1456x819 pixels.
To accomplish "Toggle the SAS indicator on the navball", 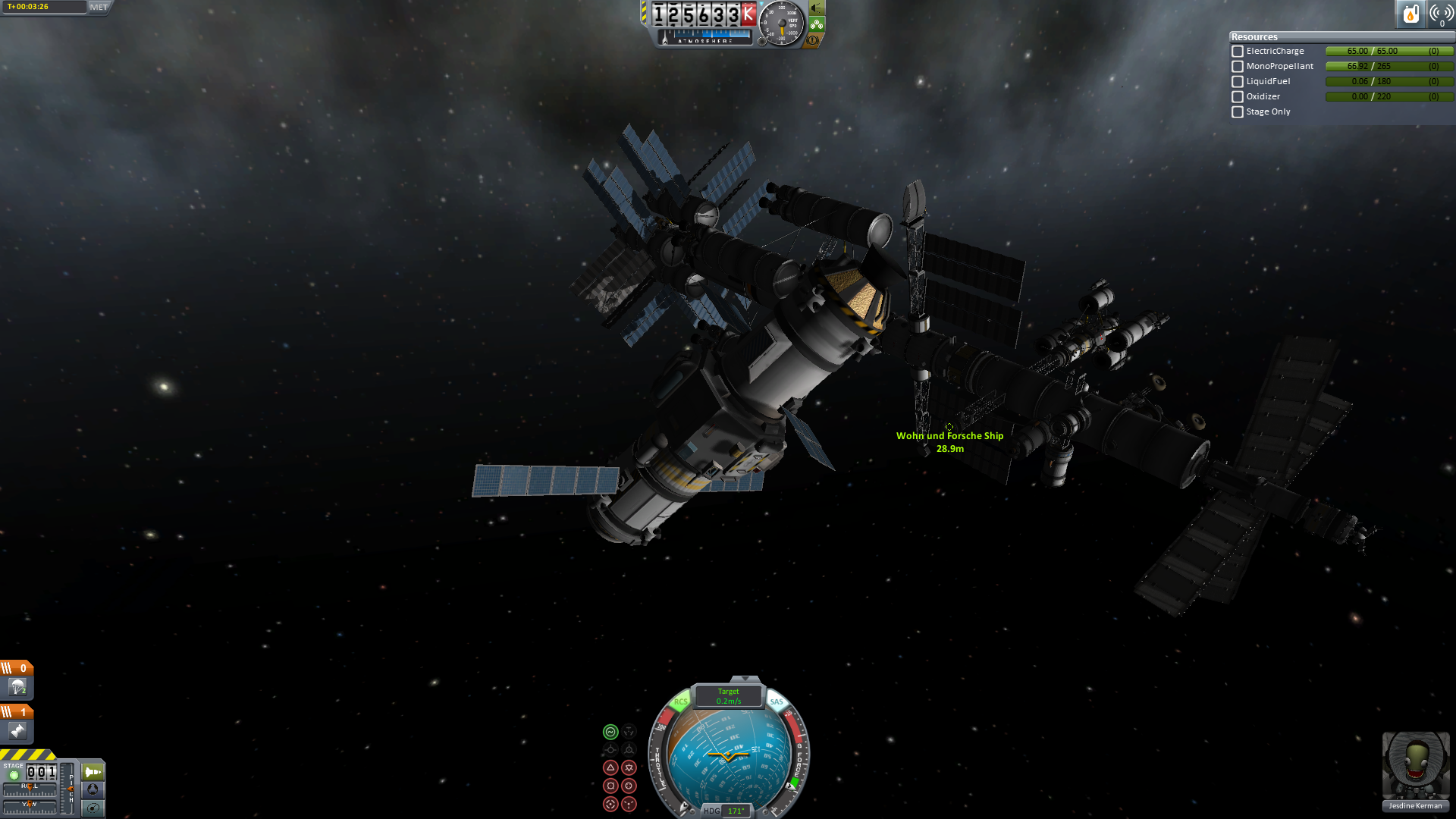I will tap(777, 701).
